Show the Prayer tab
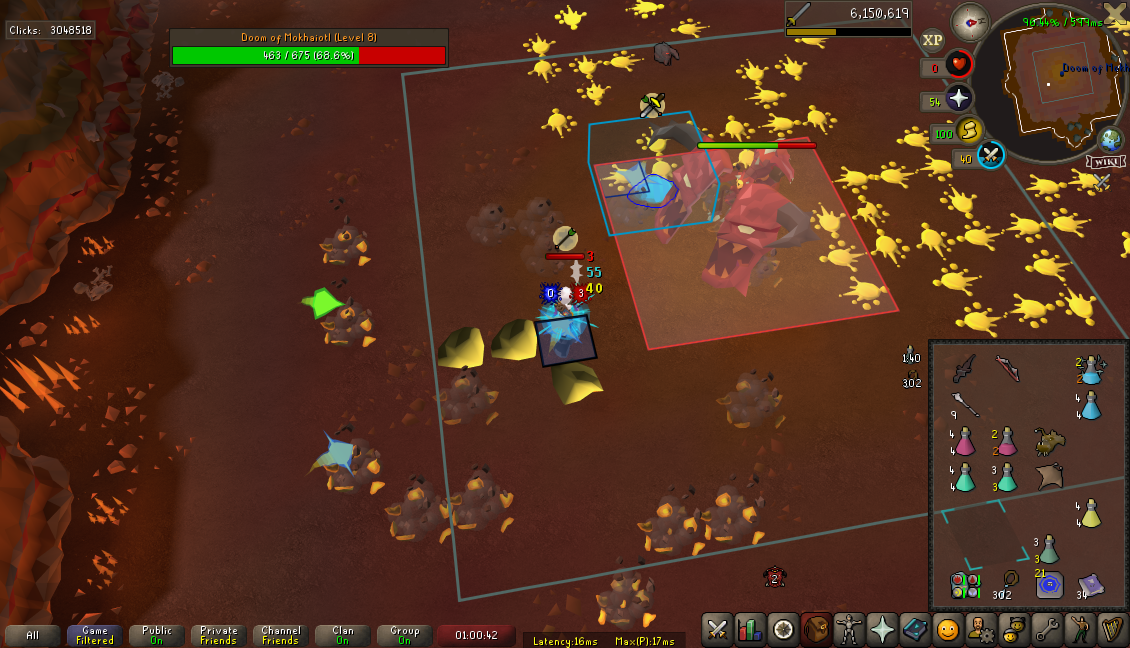The image size is (1130, 648). pos(882,629)
